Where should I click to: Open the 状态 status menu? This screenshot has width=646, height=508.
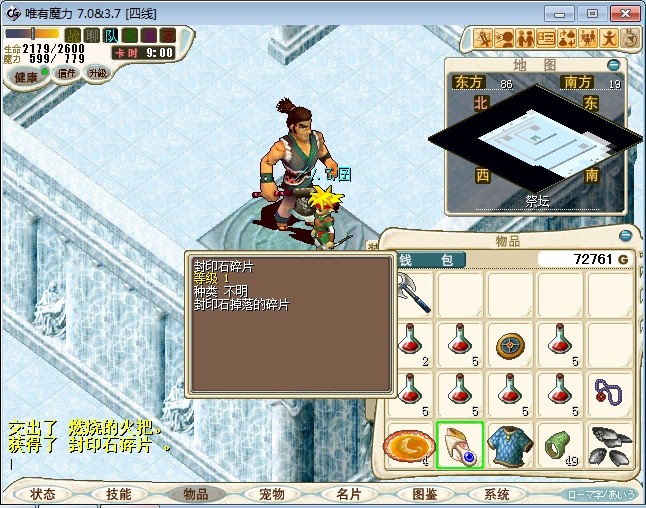(x=43, y=494)
